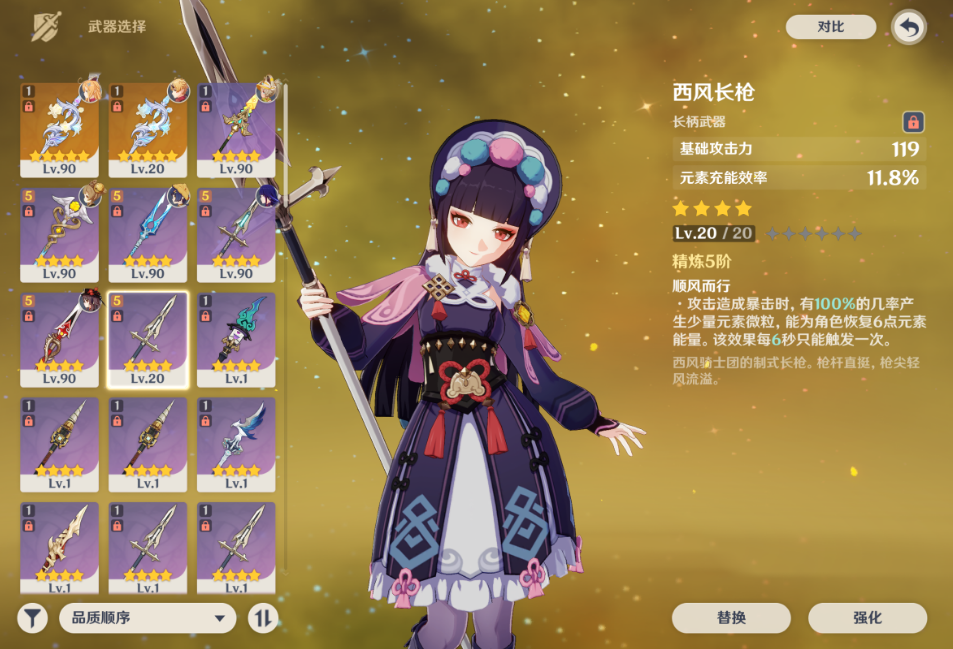
Task: Toggle the ascending/descending sort order arrows
Action: tap(263, 618)
